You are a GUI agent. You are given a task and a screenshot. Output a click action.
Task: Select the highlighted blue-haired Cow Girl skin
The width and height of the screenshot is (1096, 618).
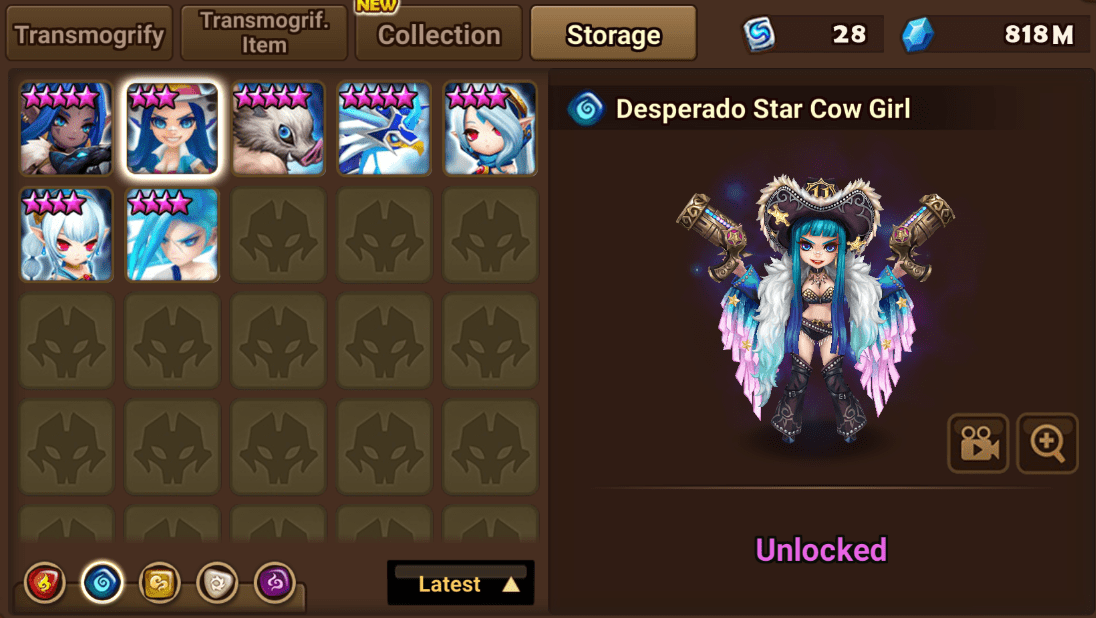172,130
